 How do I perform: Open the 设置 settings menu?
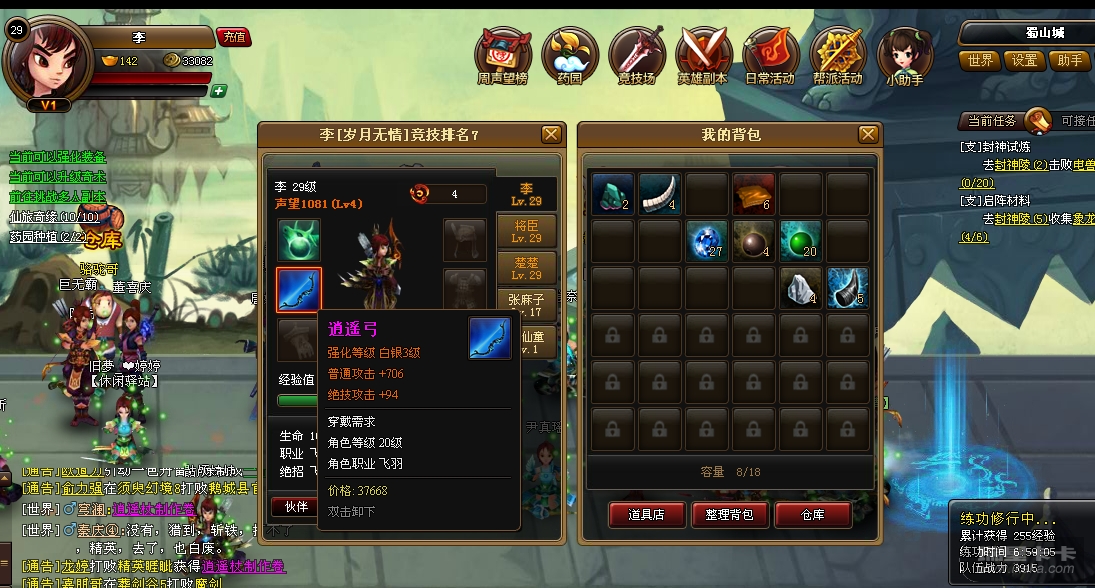coord(1025,61)
